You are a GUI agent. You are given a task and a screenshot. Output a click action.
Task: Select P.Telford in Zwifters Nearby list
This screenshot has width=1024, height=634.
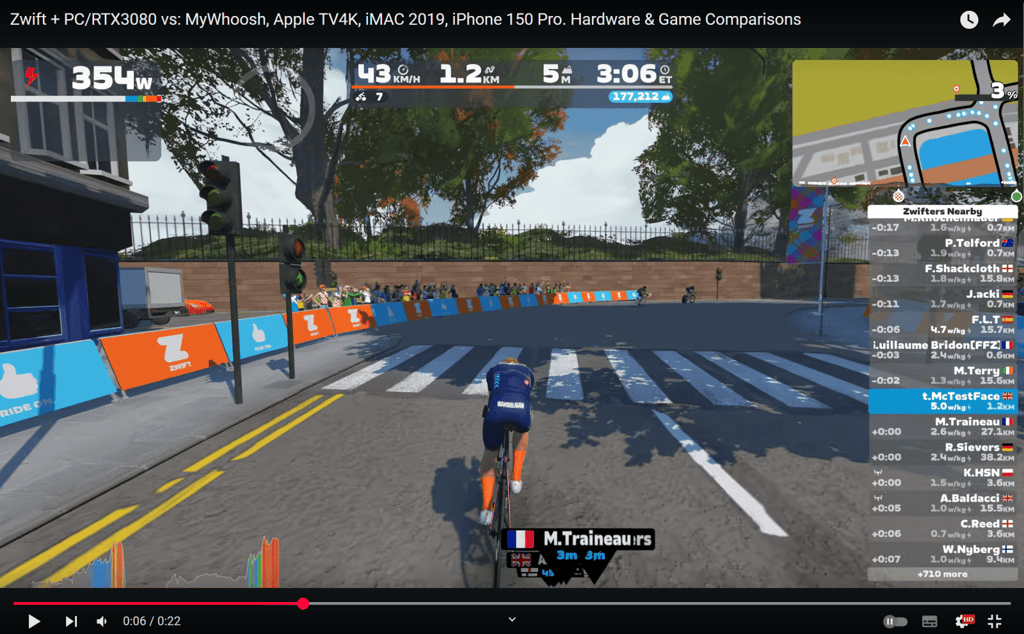tap(942, 248)
